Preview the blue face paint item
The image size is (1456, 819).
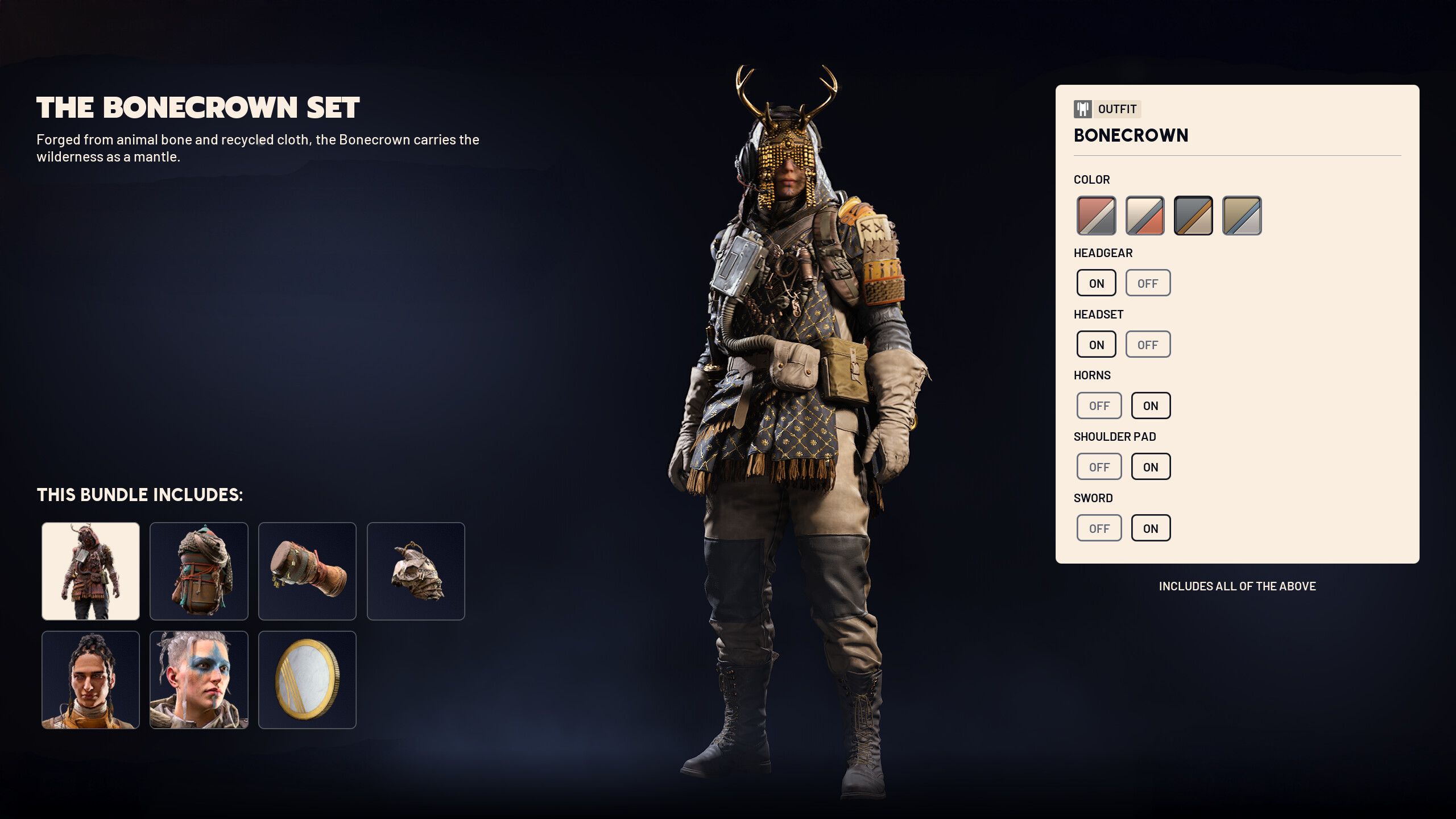coord(199,680)
